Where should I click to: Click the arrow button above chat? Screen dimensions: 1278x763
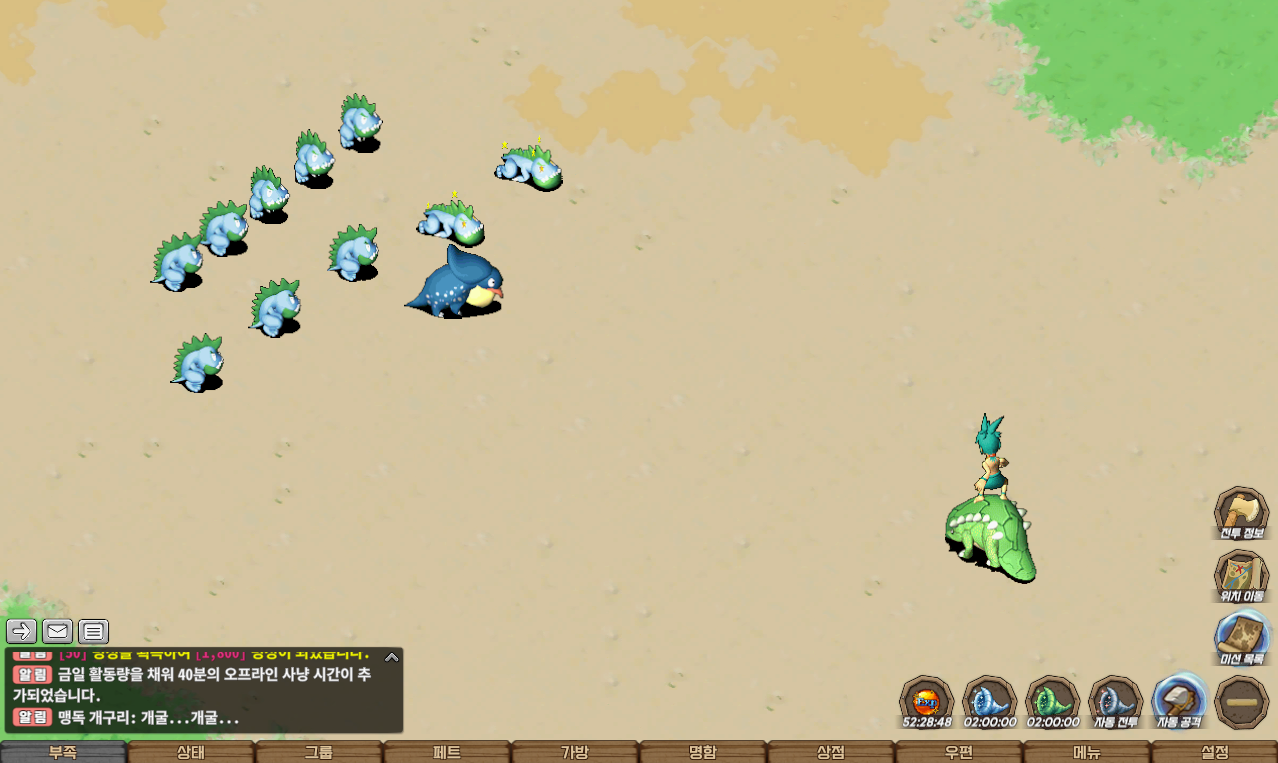click(21, 631)
